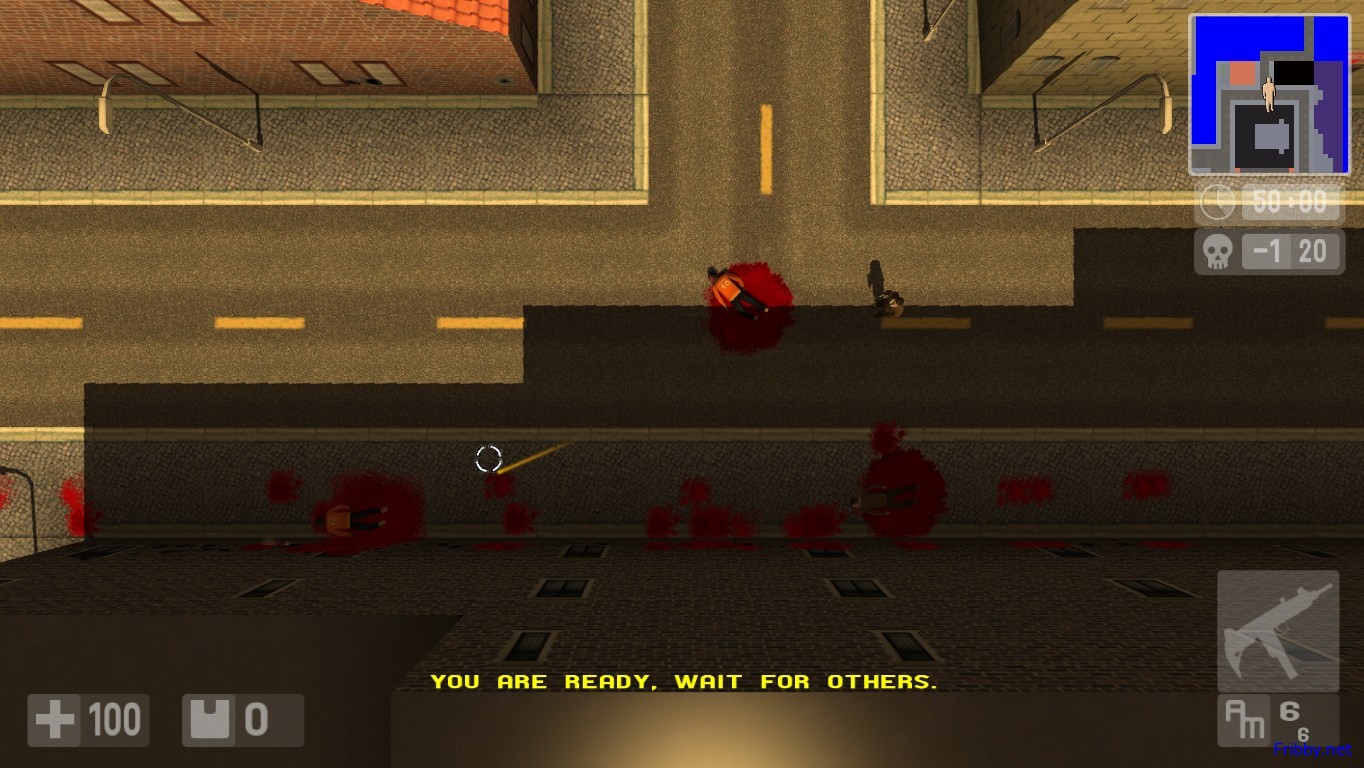Select the submachine gun weapon icon

coord(1278,630)
